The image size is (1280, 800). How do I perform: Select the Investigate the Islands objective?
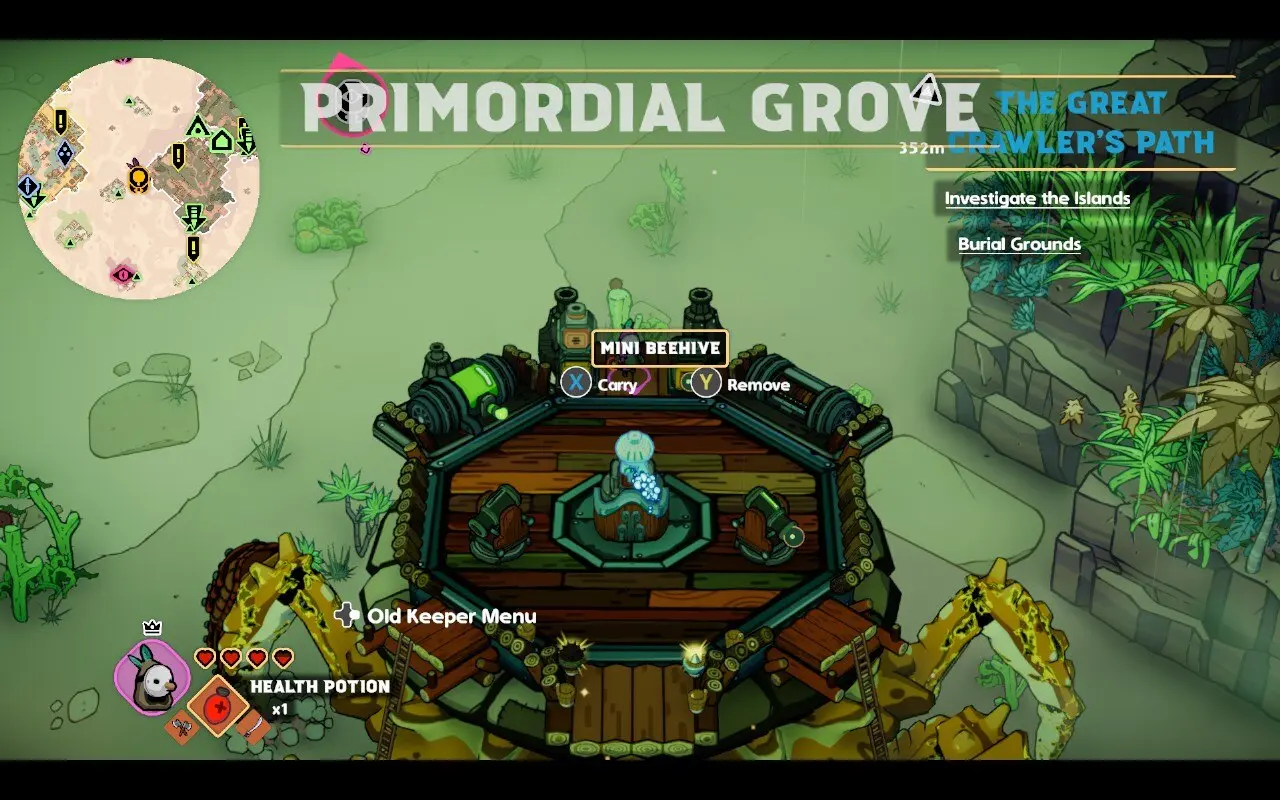1037,198
